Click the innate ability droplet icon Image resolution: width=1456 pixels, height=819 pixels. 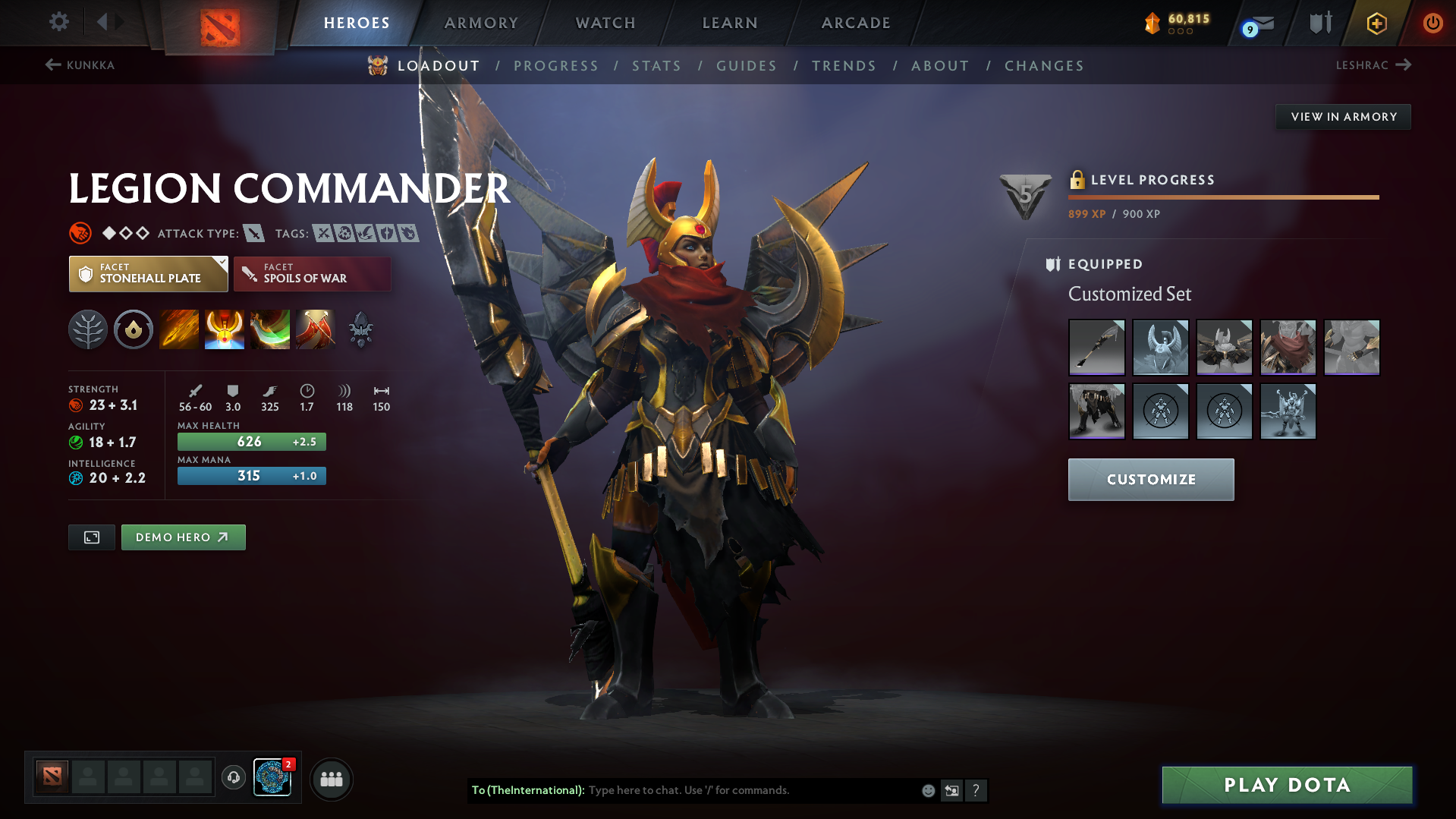click(134, 329)
